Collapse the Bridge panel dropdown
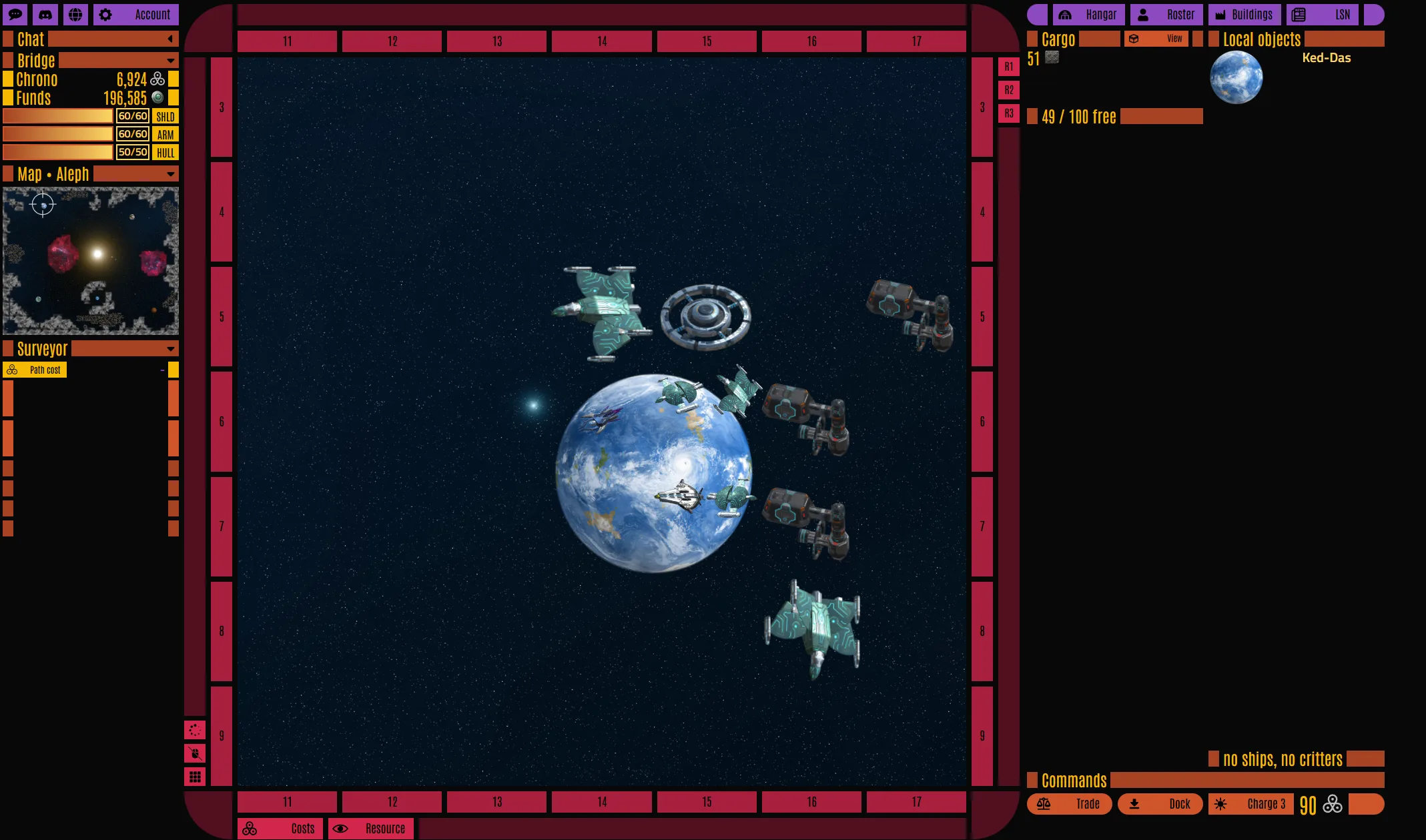Screen dimensions: 1426x840 [170, 61]
